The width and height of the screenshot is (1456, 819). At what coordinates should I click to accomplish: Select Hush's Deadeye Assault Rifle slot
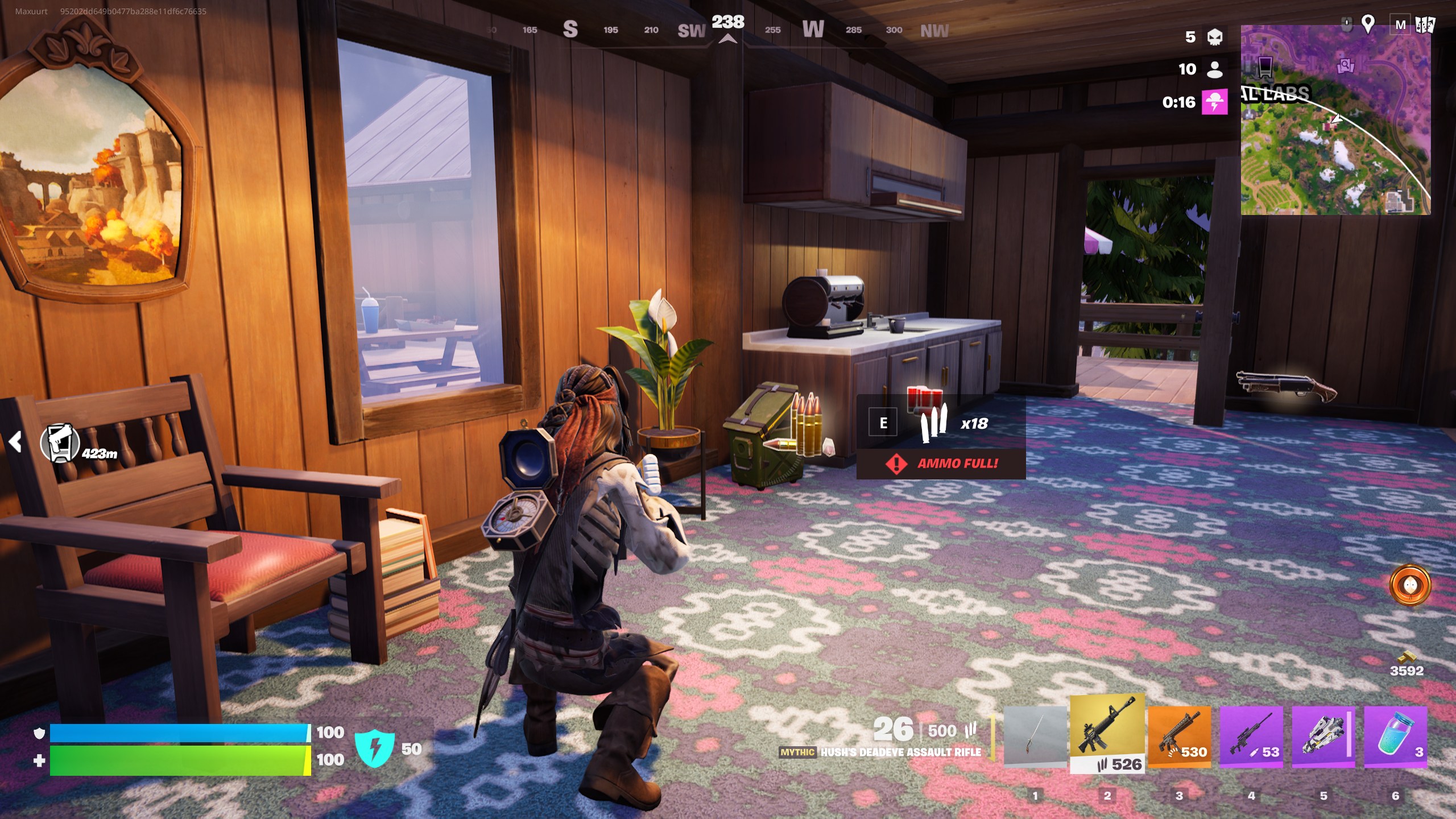point(1107,734)
